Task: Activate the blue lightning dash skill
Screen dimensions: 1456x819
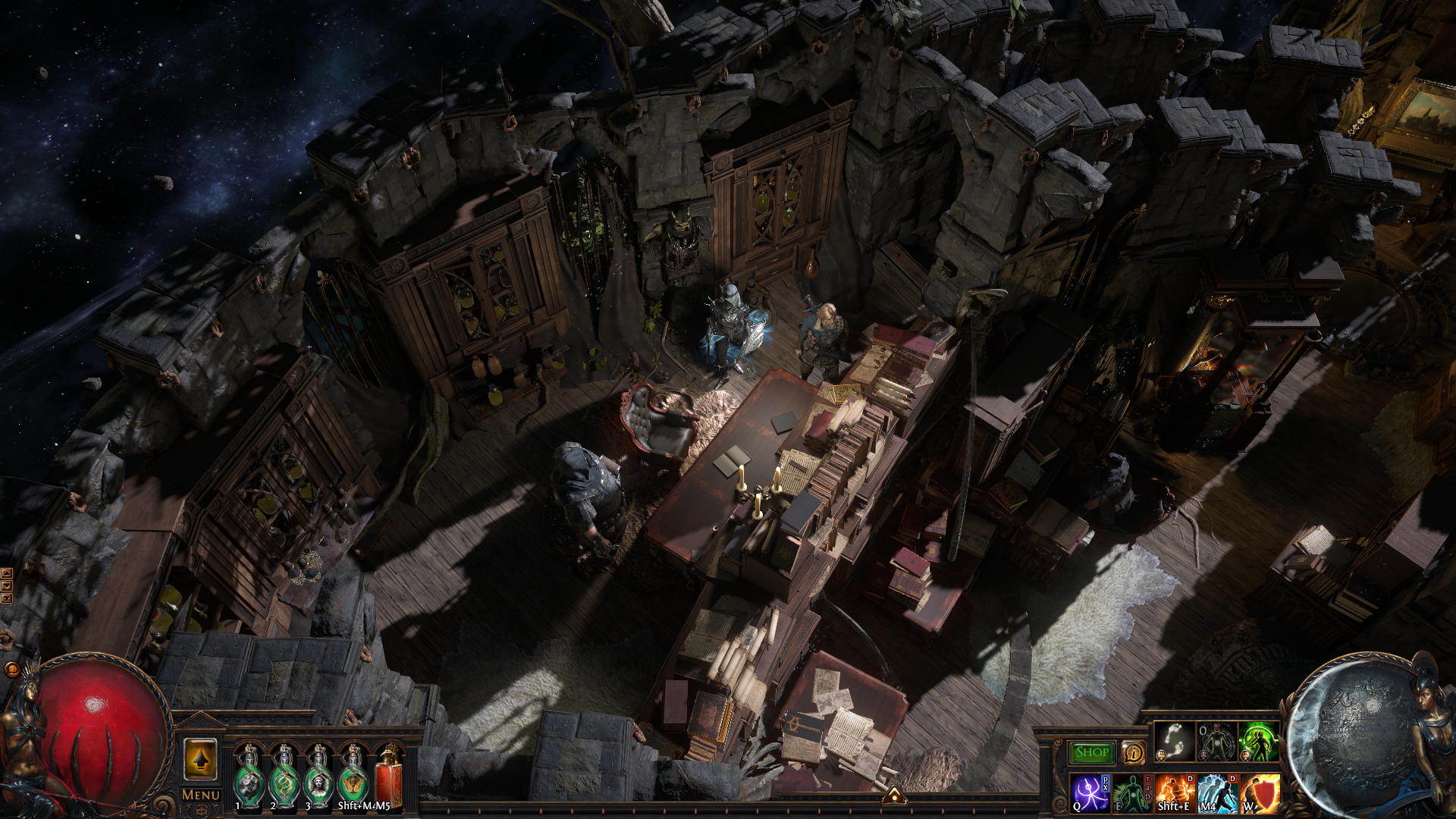Action: (x=1217, y=793)
